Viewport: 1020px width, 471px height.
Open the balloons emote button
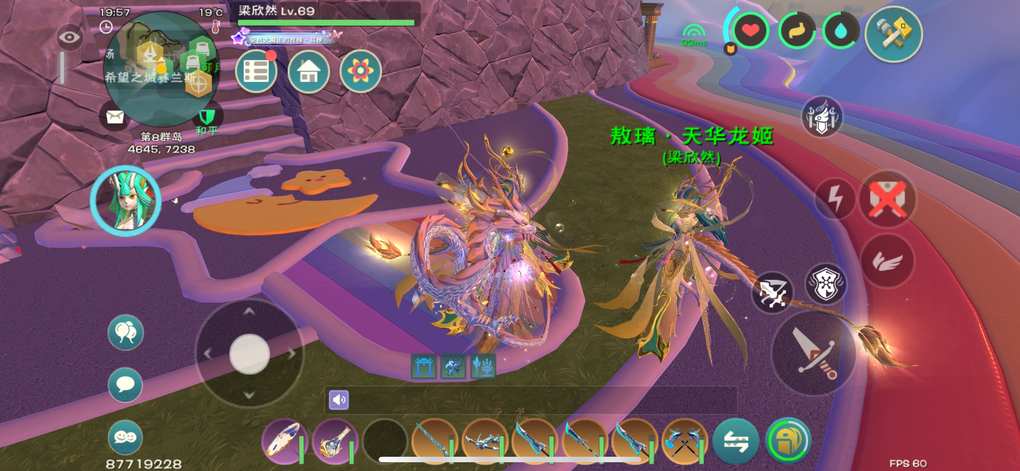click(x=125, y=332)
